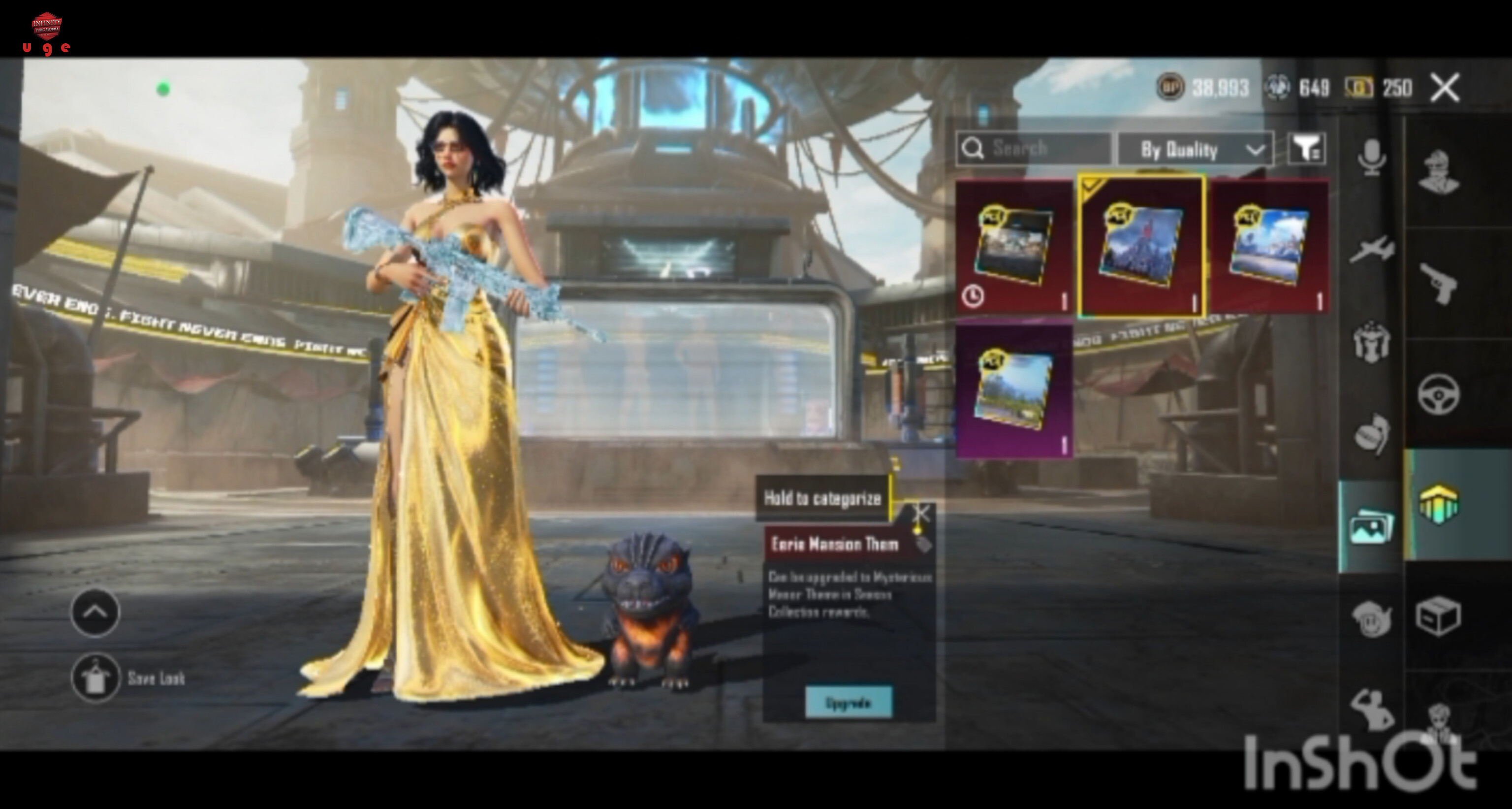Switch to the pistol weapons tab
This screenshot has width=1512, height=809.
click(x=1439, y=283)
